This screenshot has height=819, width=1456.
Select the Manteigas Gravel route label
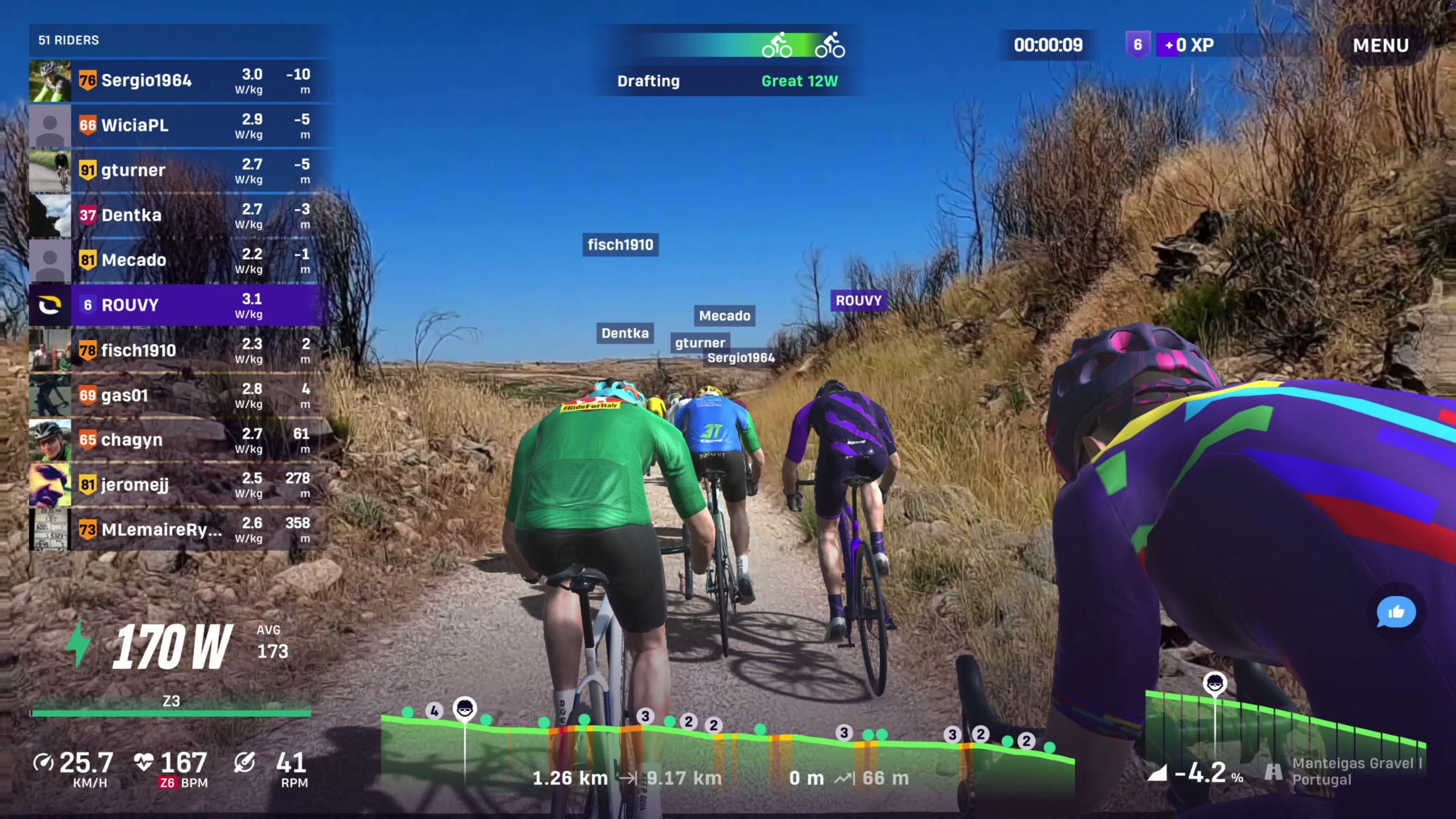tap(1356, 771)
